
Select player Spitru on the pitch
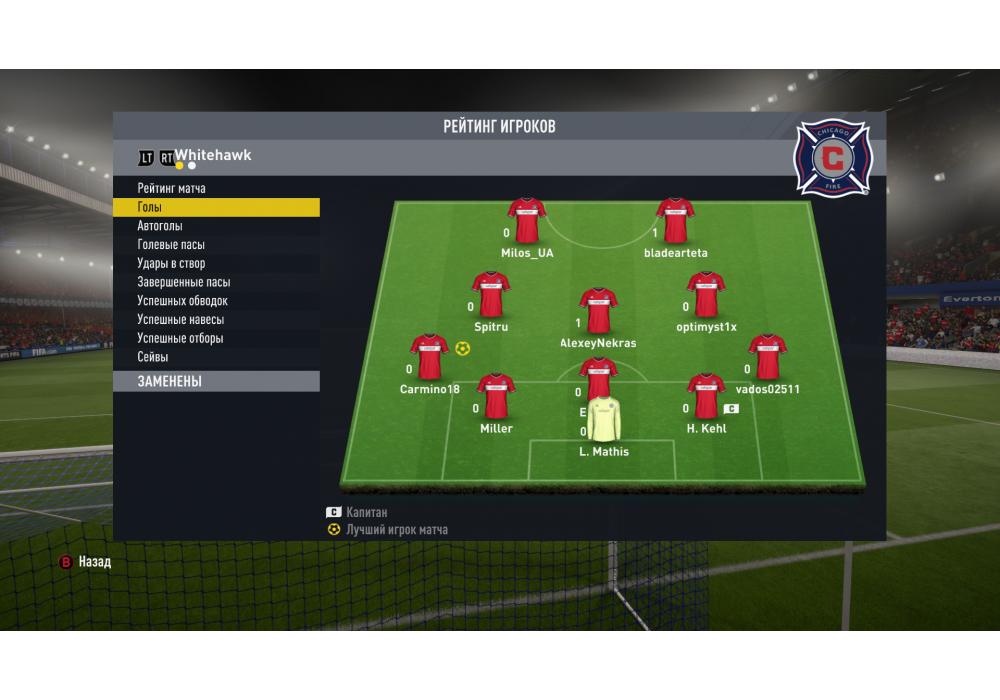491,295
